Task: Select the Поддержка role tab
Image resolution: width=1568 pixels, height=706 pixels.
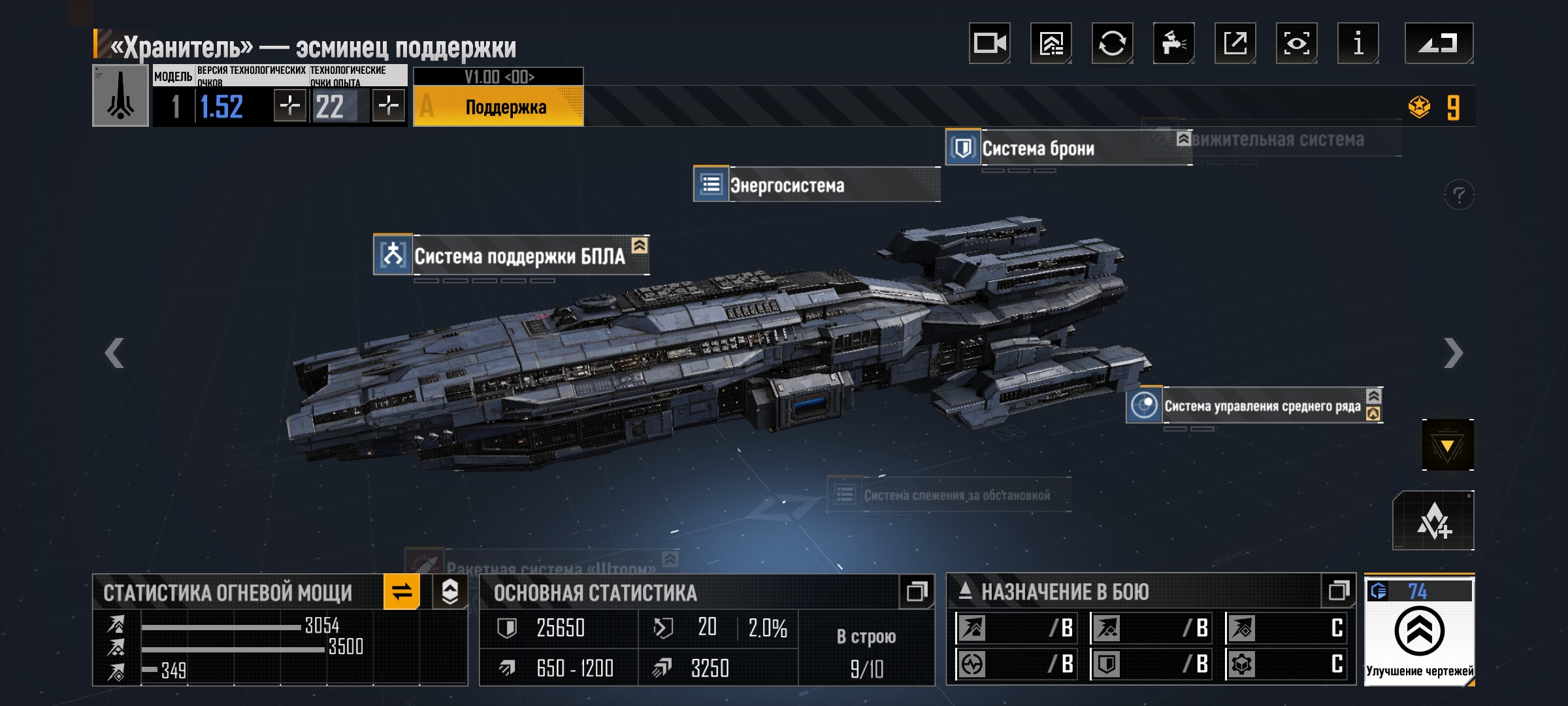Action: tap(505, 107)
